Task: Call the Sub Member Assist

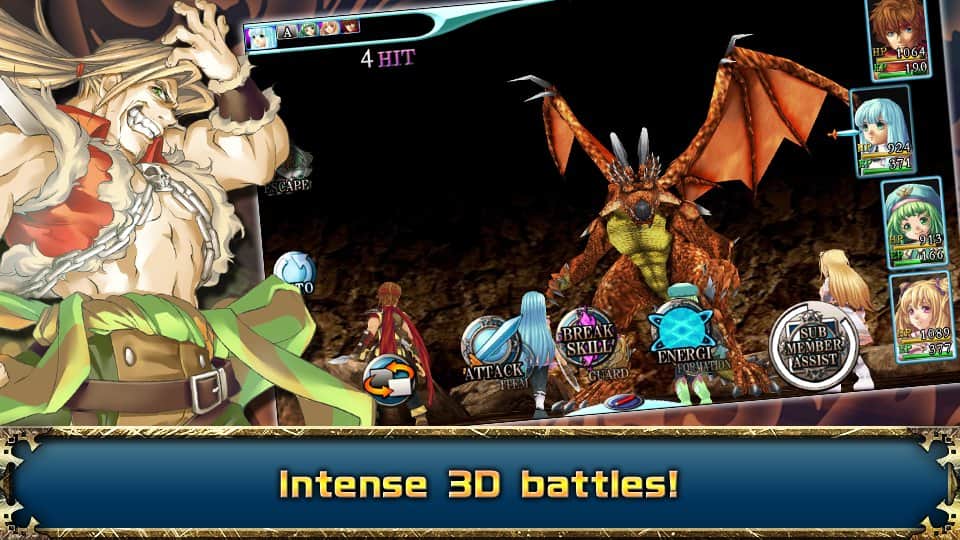Action: [x=813, y=347]
